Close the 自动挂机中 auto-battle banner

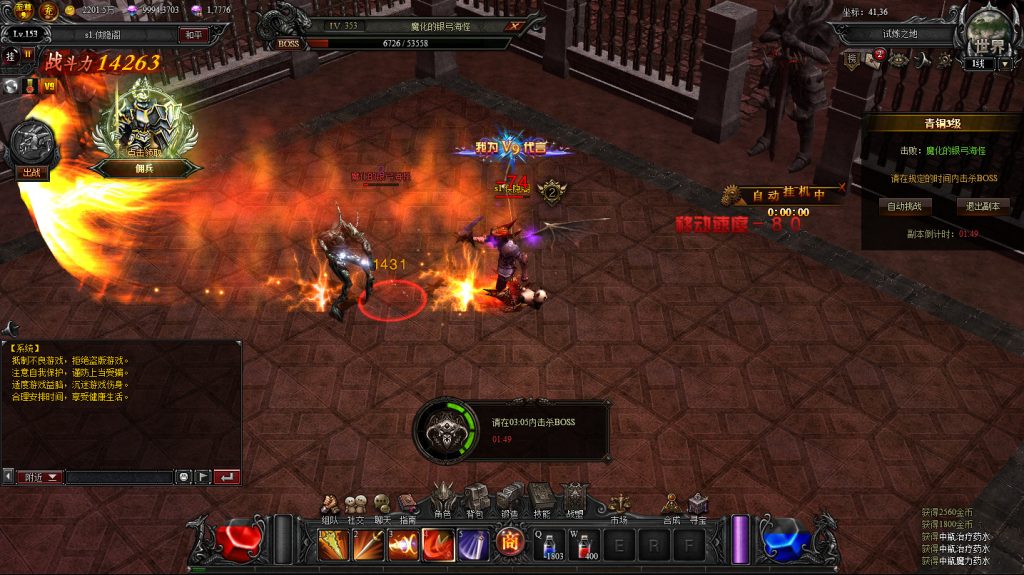(842, 187)
